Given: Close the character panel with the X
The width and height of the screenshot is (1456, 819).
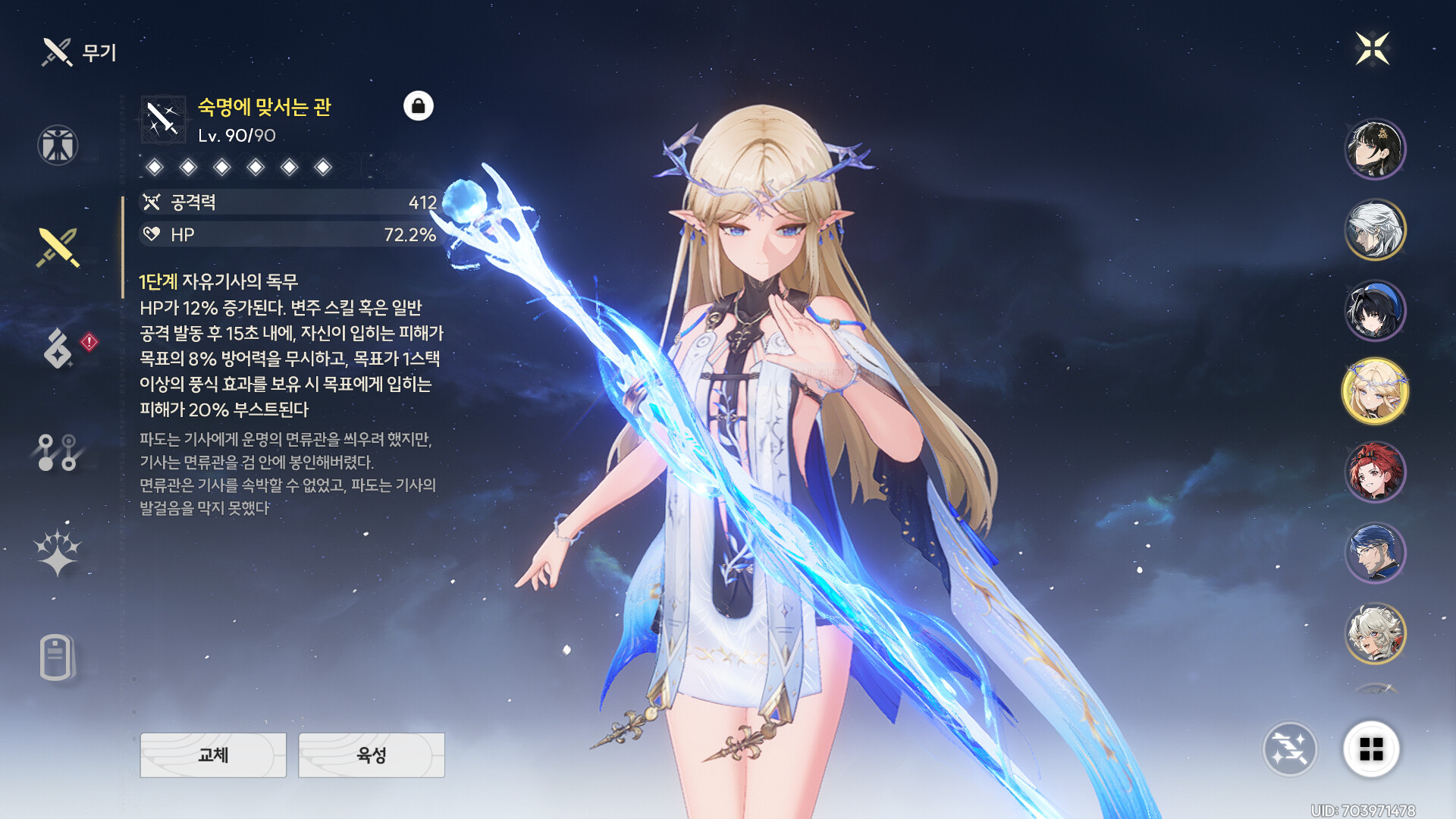Looking at the screenshot, I should [1372, 49].
